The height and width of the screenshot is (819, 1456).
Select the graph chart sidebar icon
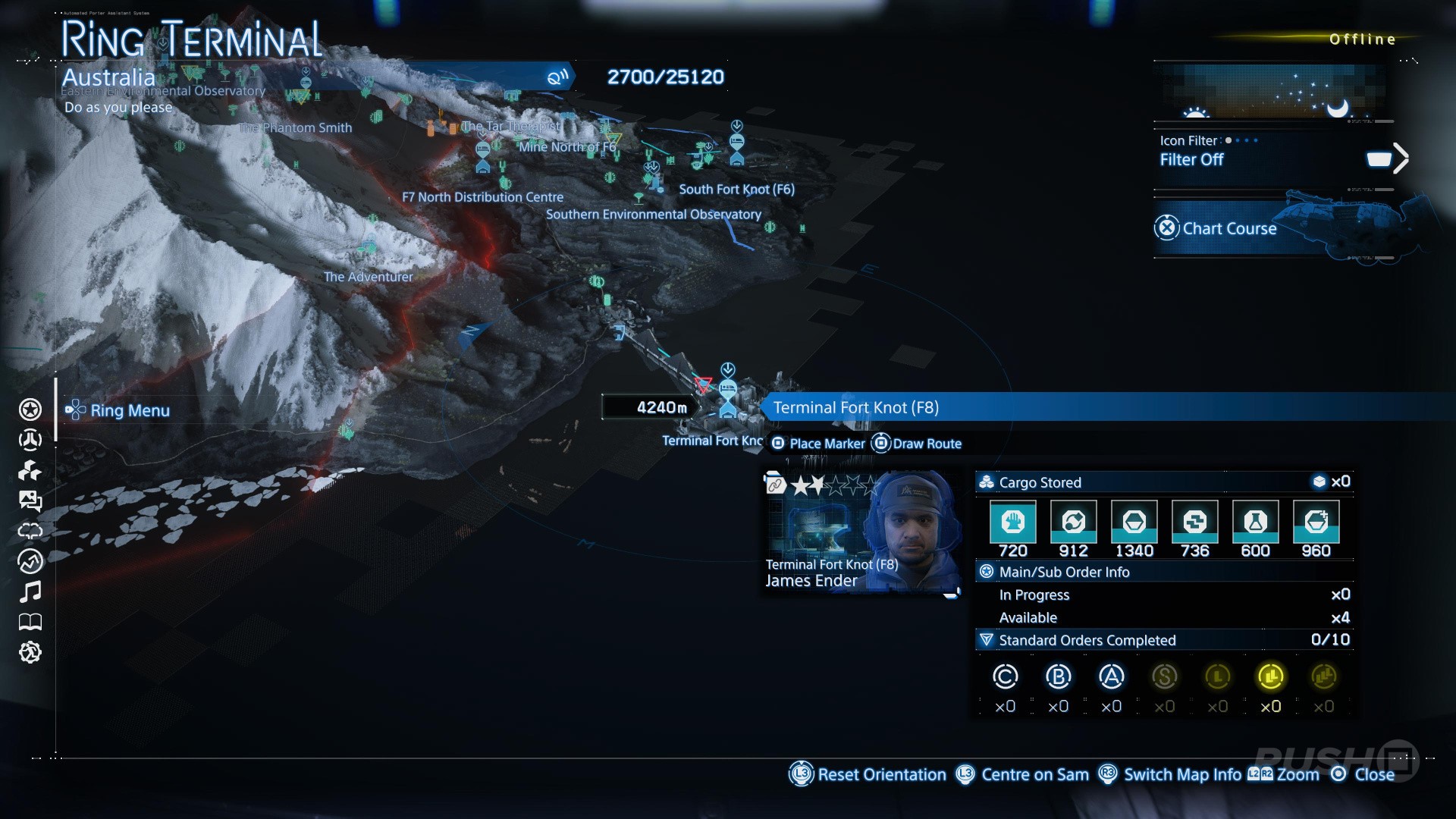coord(30,561)
